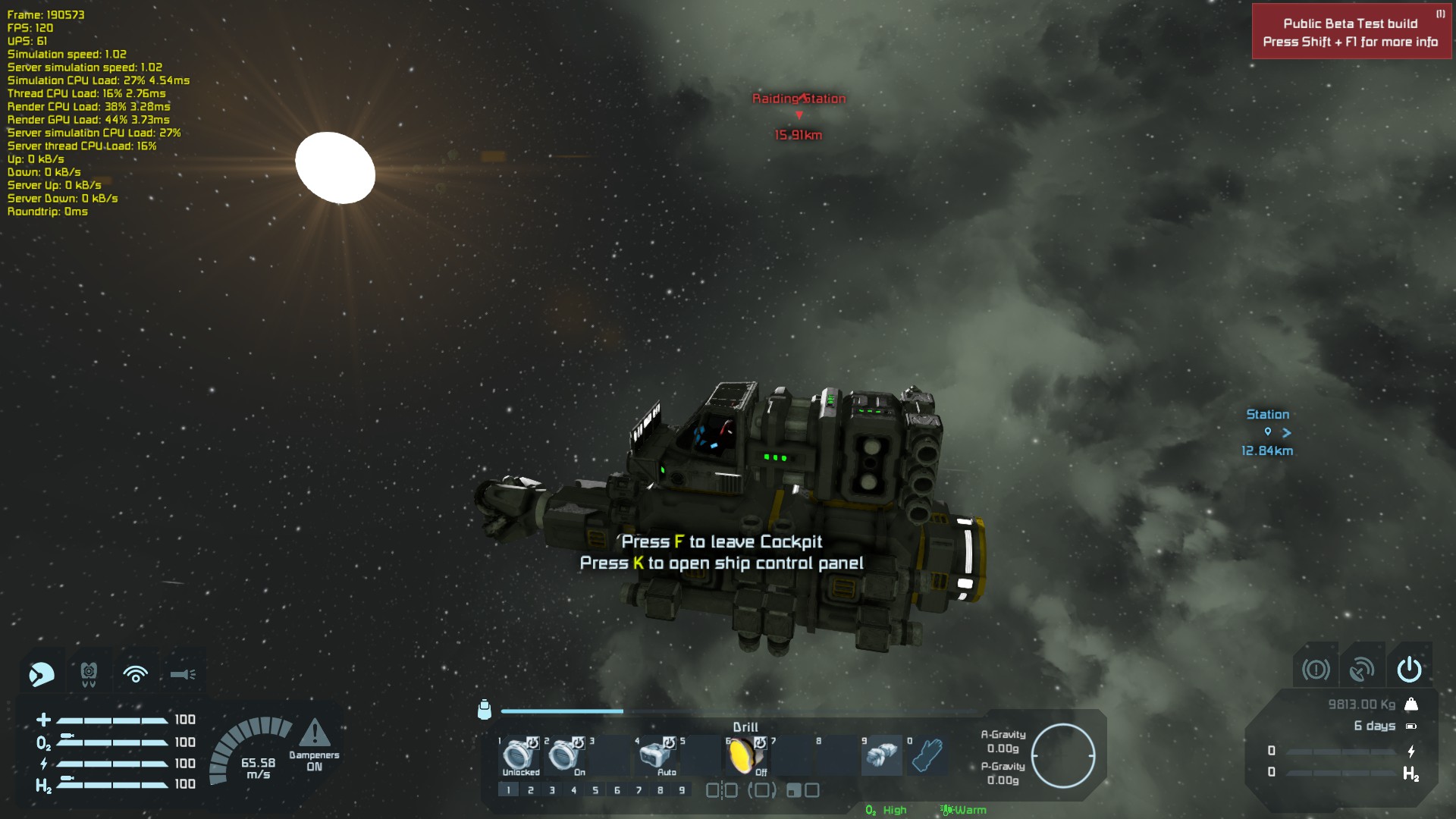1456x819 pixels.
Task: Toggle the ship antenna dish icon
Action: click(1362, 669)
